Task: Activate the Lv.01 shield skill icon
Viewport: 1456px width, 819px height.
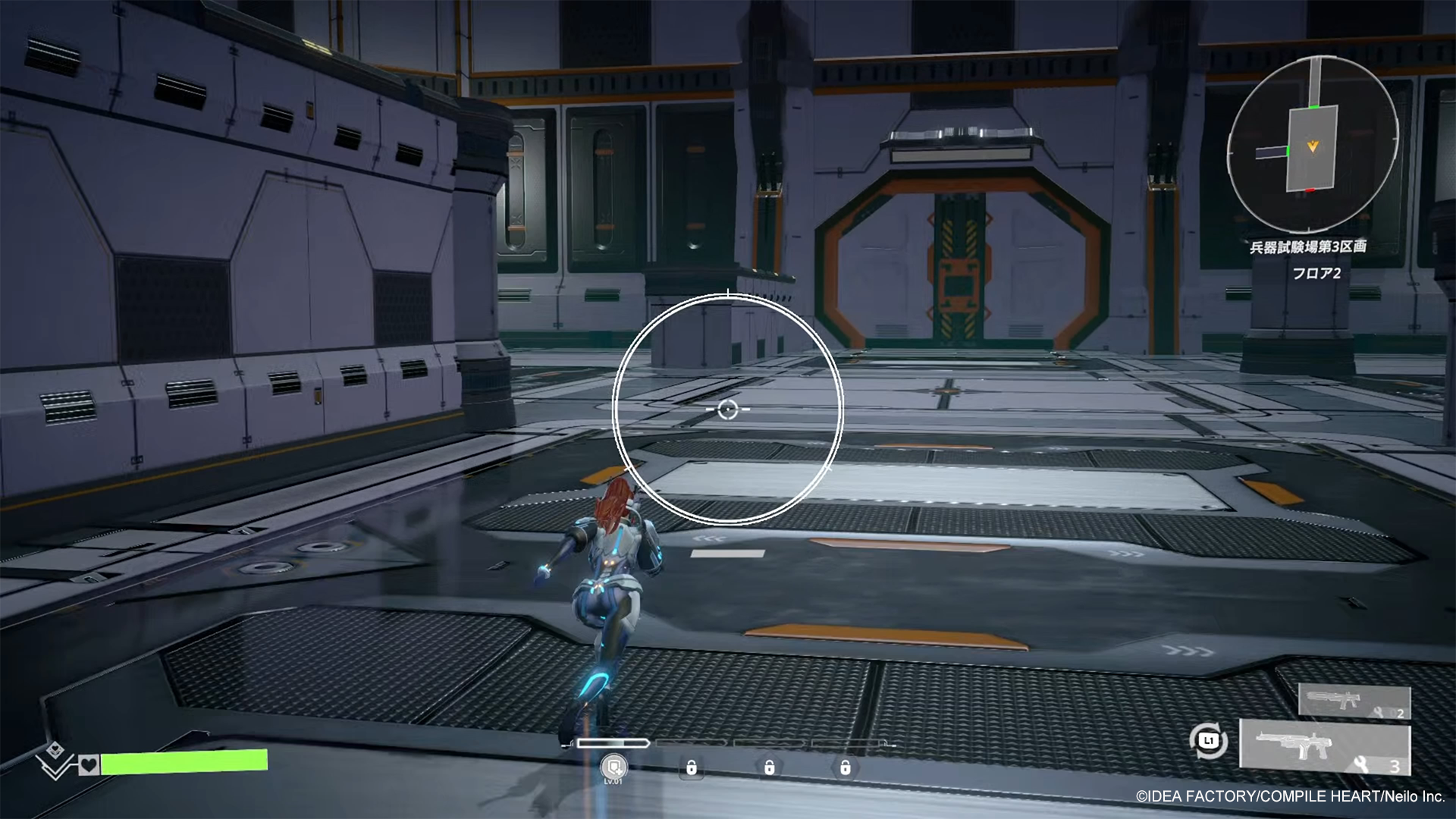Action: click(x=613, y=767)
